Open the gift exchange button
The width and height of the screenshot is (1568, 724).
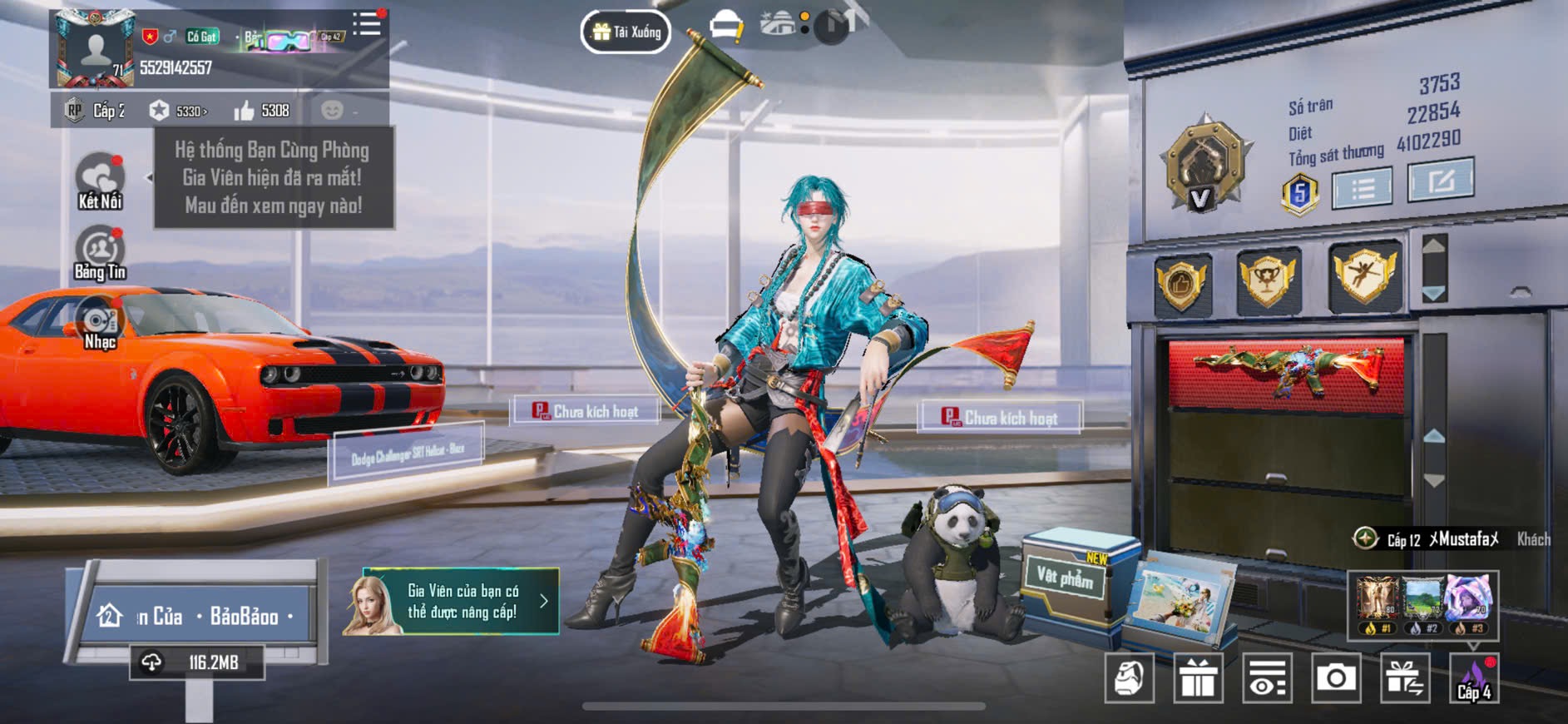[x=1405, y=678]
